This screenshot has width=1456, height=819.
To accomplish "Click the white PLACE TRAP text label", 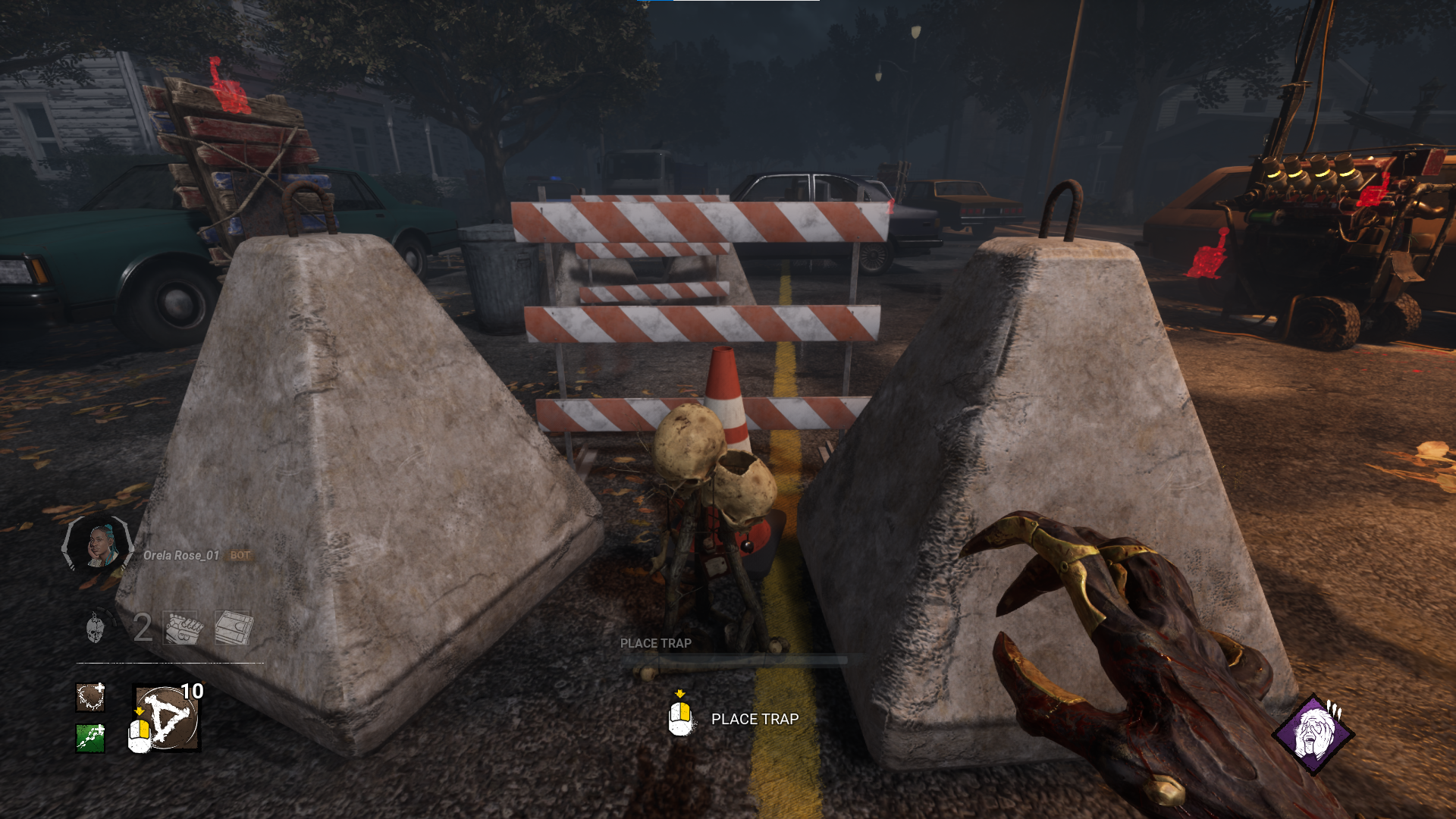I will click(x=755, y=719).
